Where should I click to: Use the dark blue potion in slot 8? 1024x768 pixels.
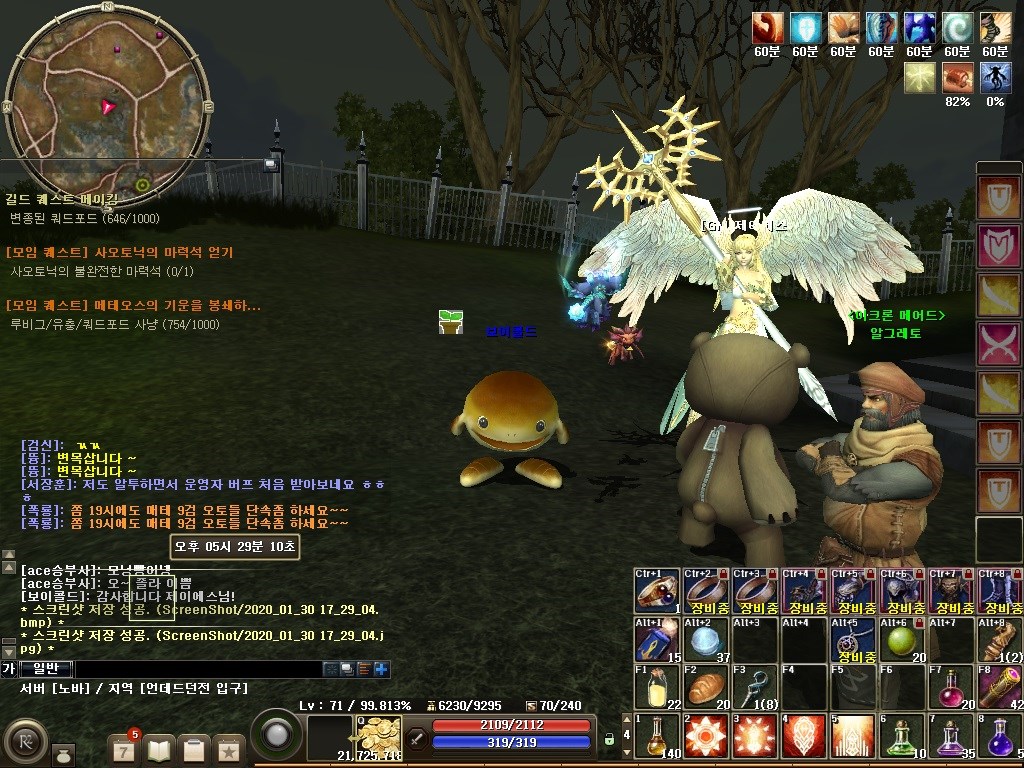(1001, 736)
